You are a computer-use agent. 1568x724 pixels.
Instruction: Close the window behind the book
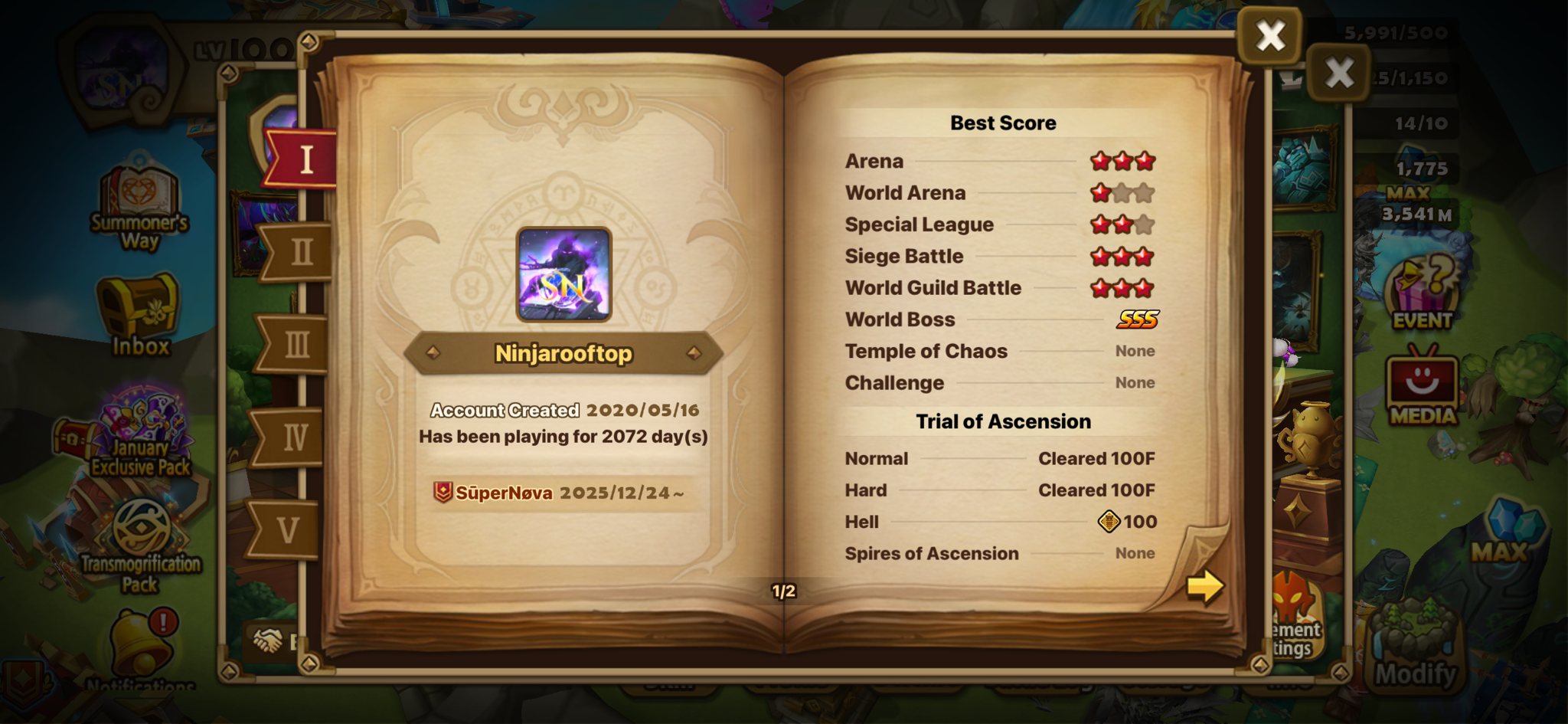click(x=1338, y=74)
